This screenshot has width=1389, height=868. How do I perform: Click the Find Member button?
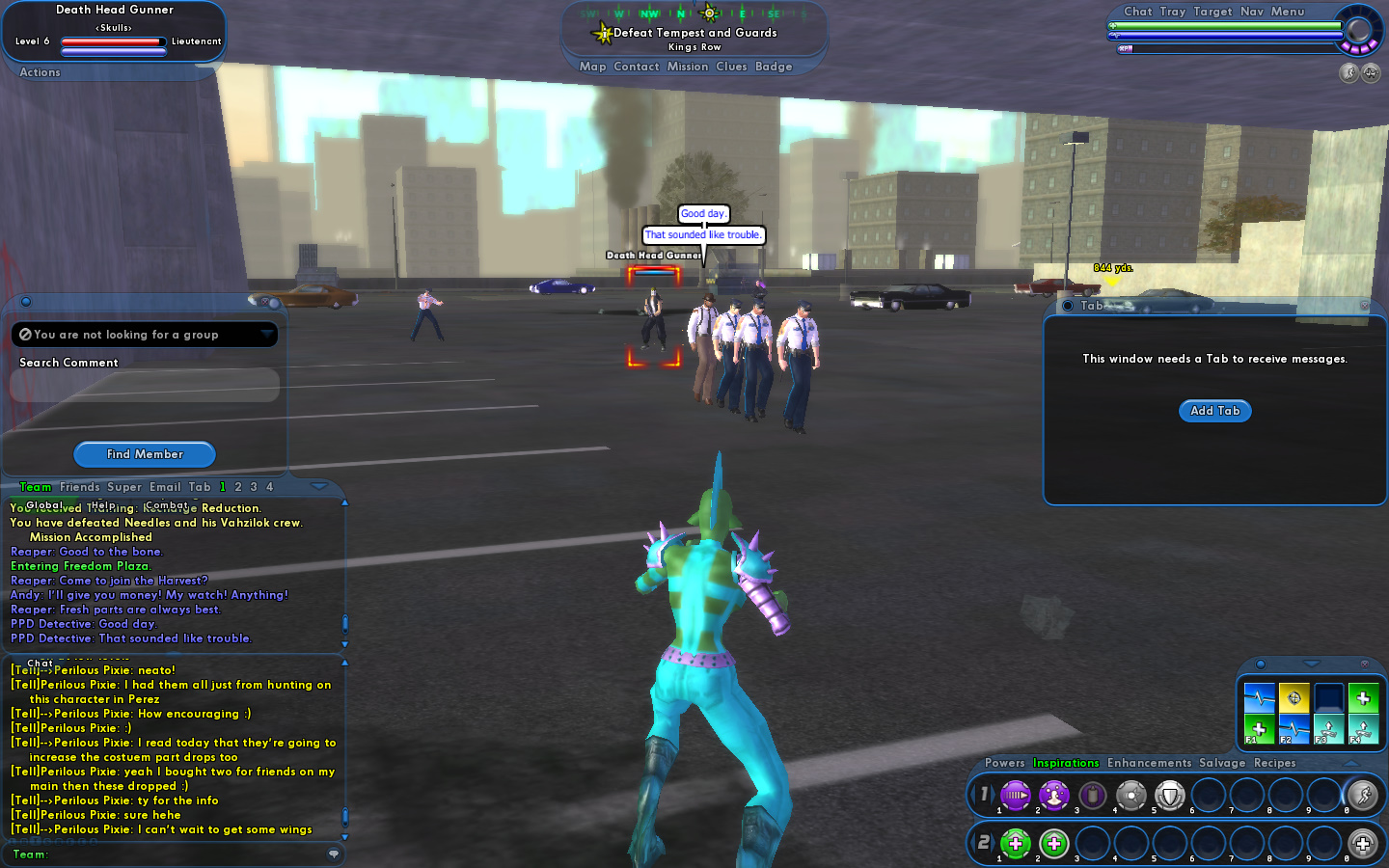[x=145, y=454]
